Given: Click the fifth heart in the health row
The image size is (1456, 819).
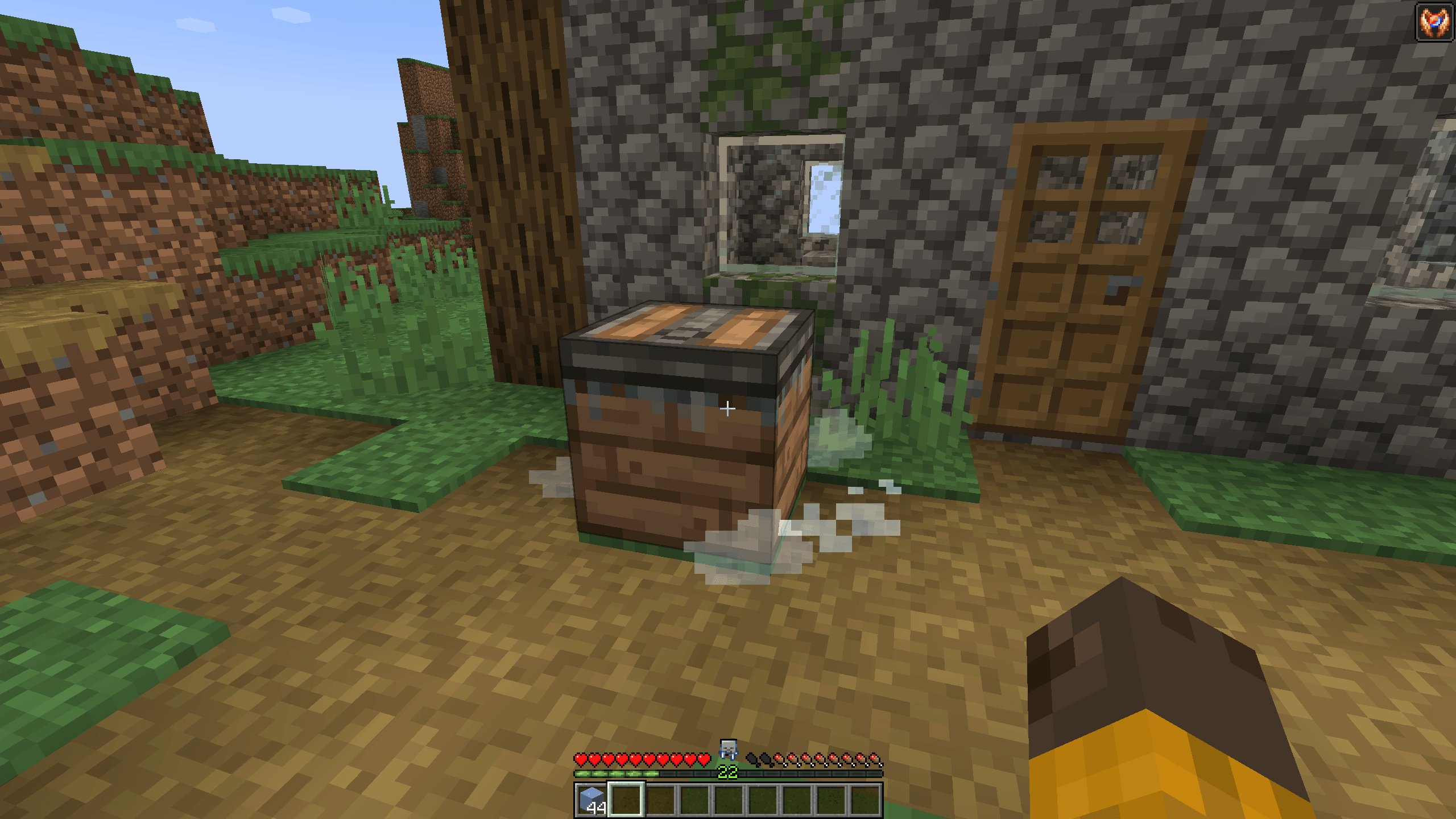Looking at the screenshot, I should tap(636, 759).
